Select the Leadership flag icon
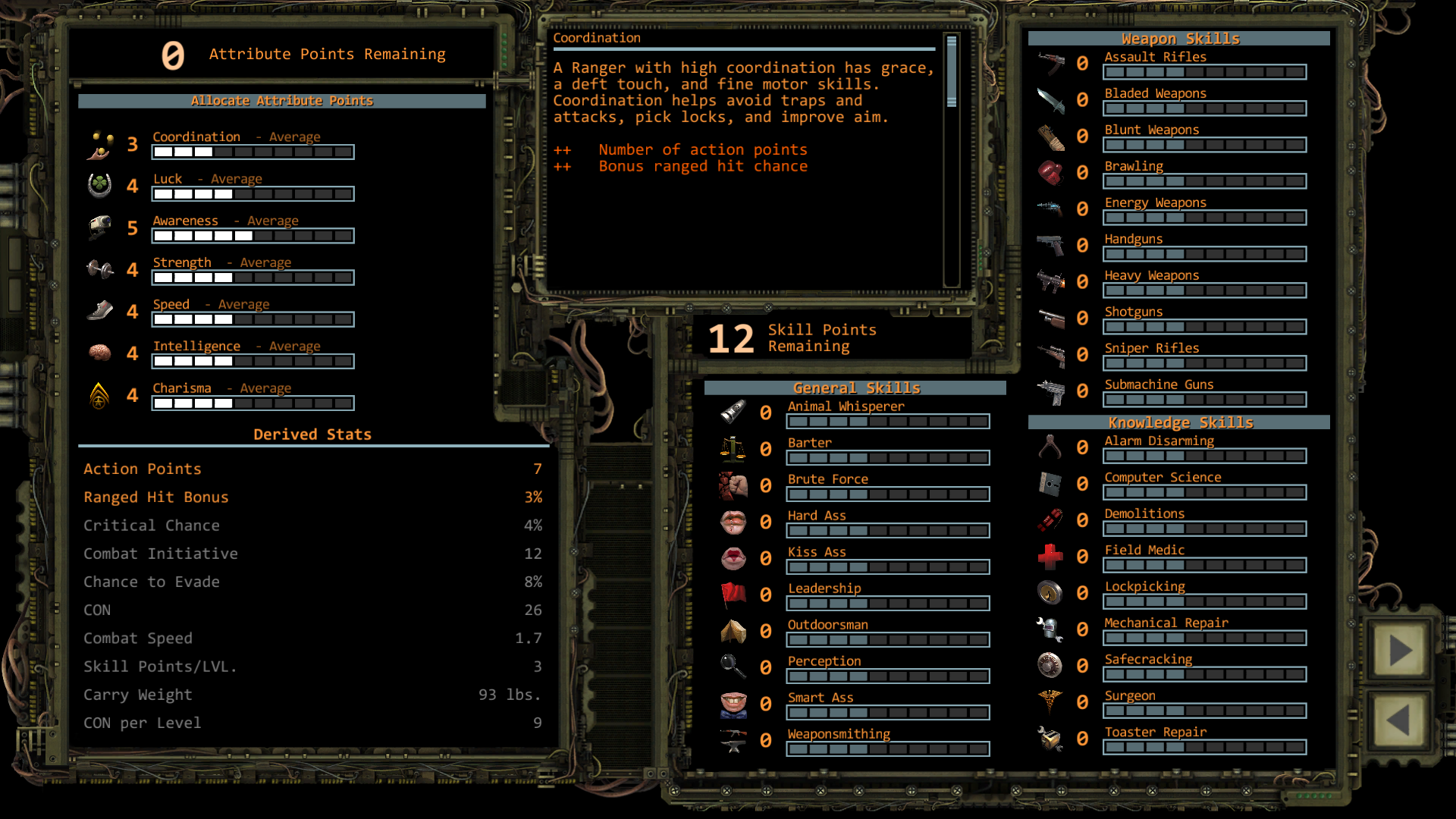 (x=733, y=595)
